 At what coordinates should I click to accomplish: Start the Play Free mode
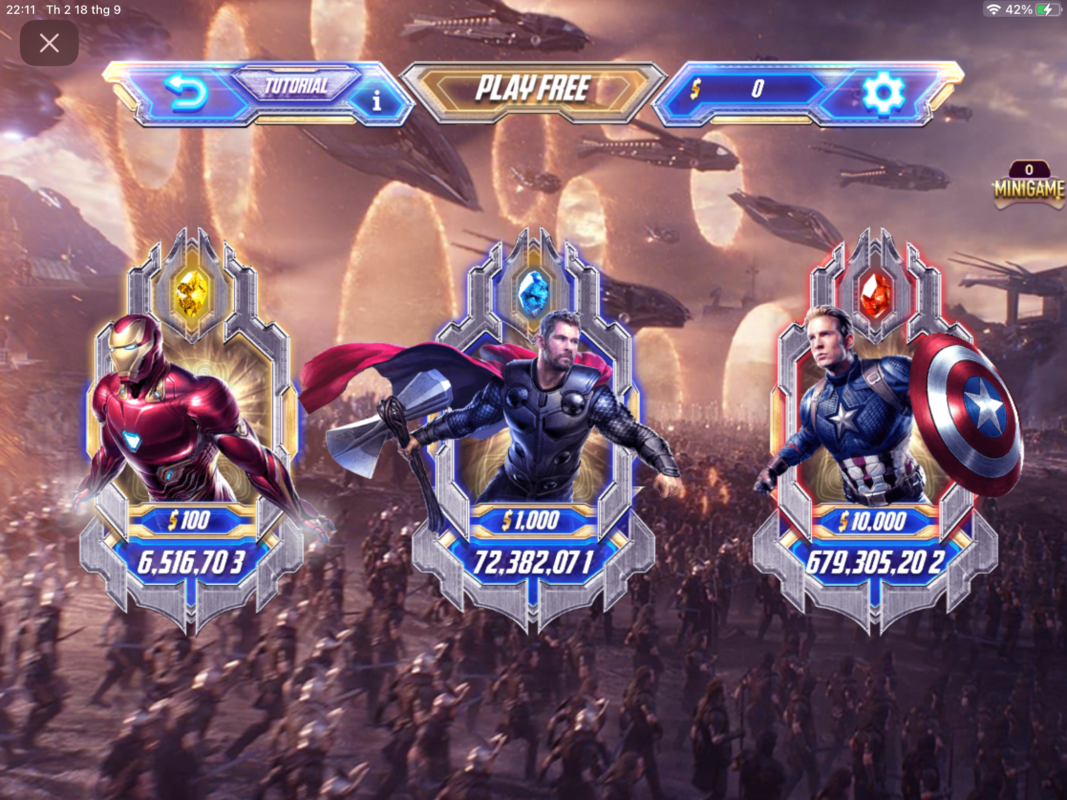click(533, 89)
